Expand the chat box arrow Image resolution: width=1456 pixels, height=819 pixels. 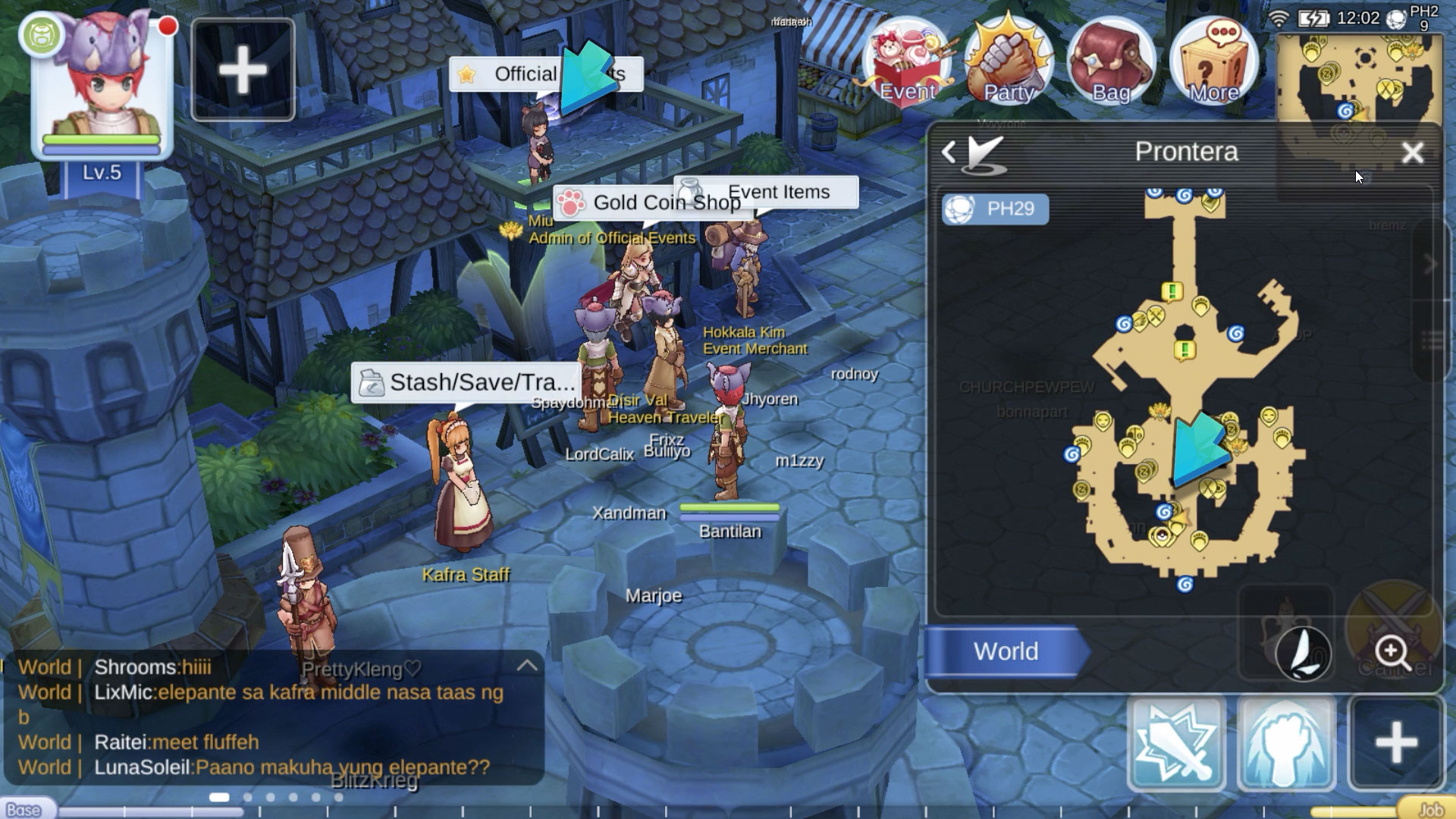(527, 666)
